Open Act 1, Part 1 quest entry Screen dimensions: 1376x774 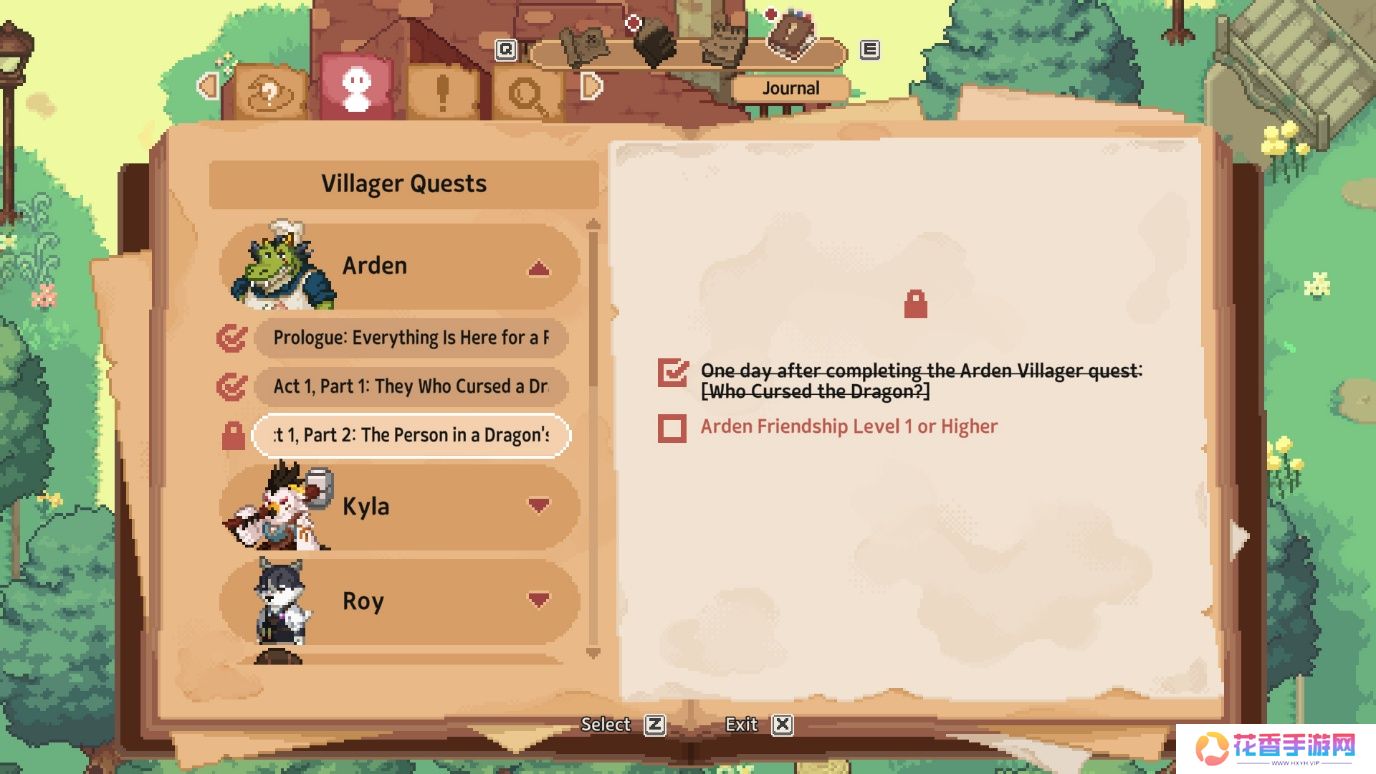coord(410,386)
